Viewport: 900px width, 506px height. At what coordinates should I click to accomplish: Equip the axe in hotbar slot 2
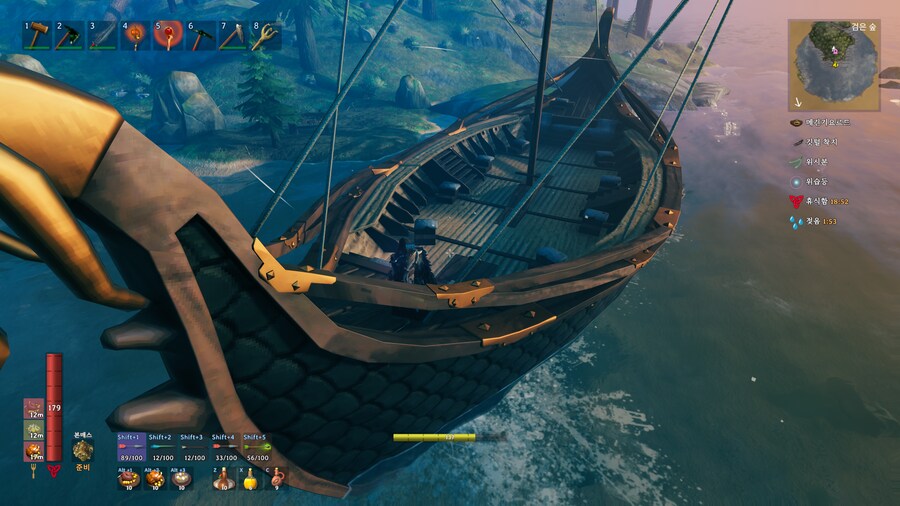(x=70, y=36)
